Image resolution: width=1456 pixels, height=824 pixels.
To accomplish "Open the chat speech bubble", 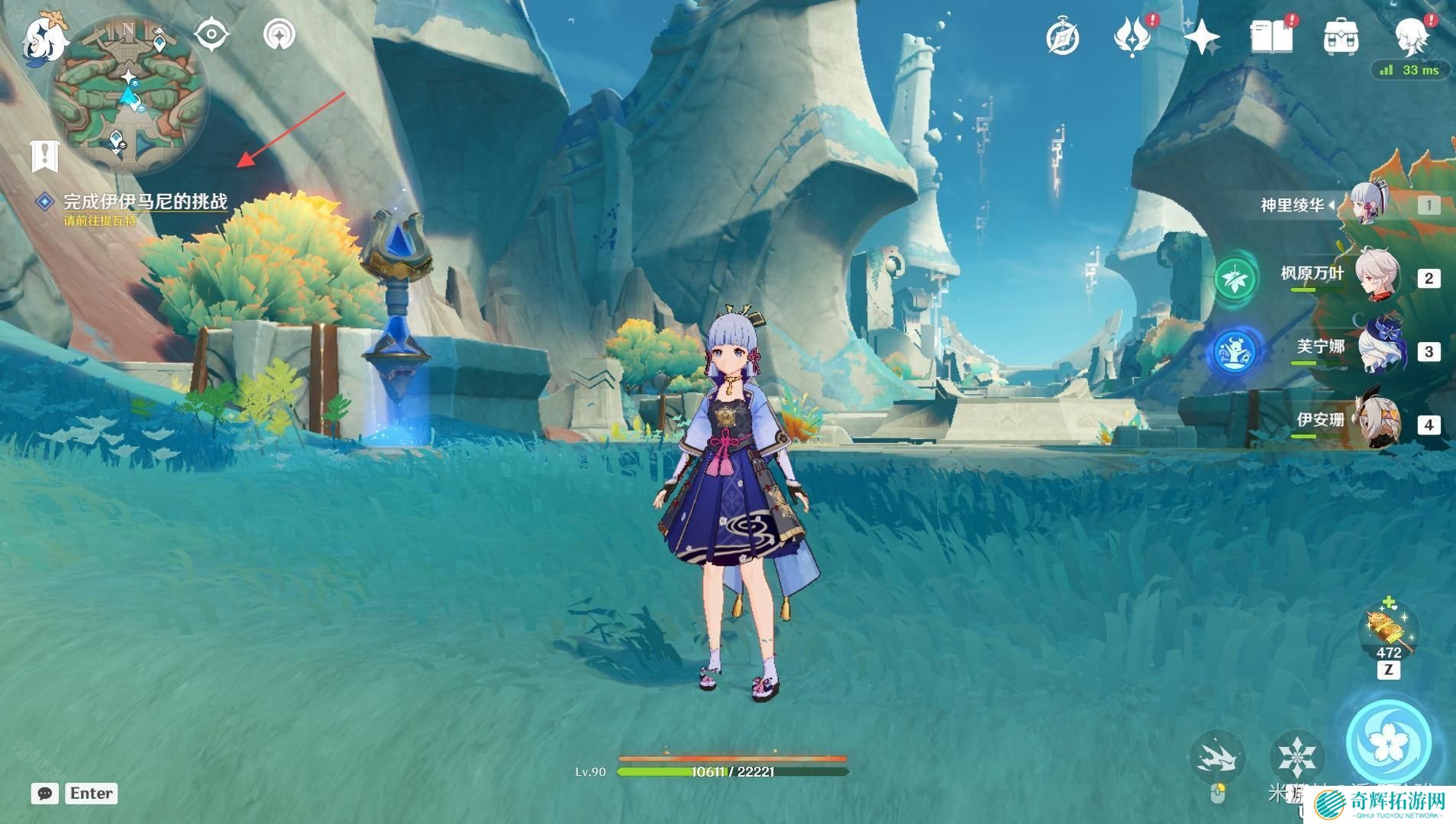I will [x=45, y=793].
